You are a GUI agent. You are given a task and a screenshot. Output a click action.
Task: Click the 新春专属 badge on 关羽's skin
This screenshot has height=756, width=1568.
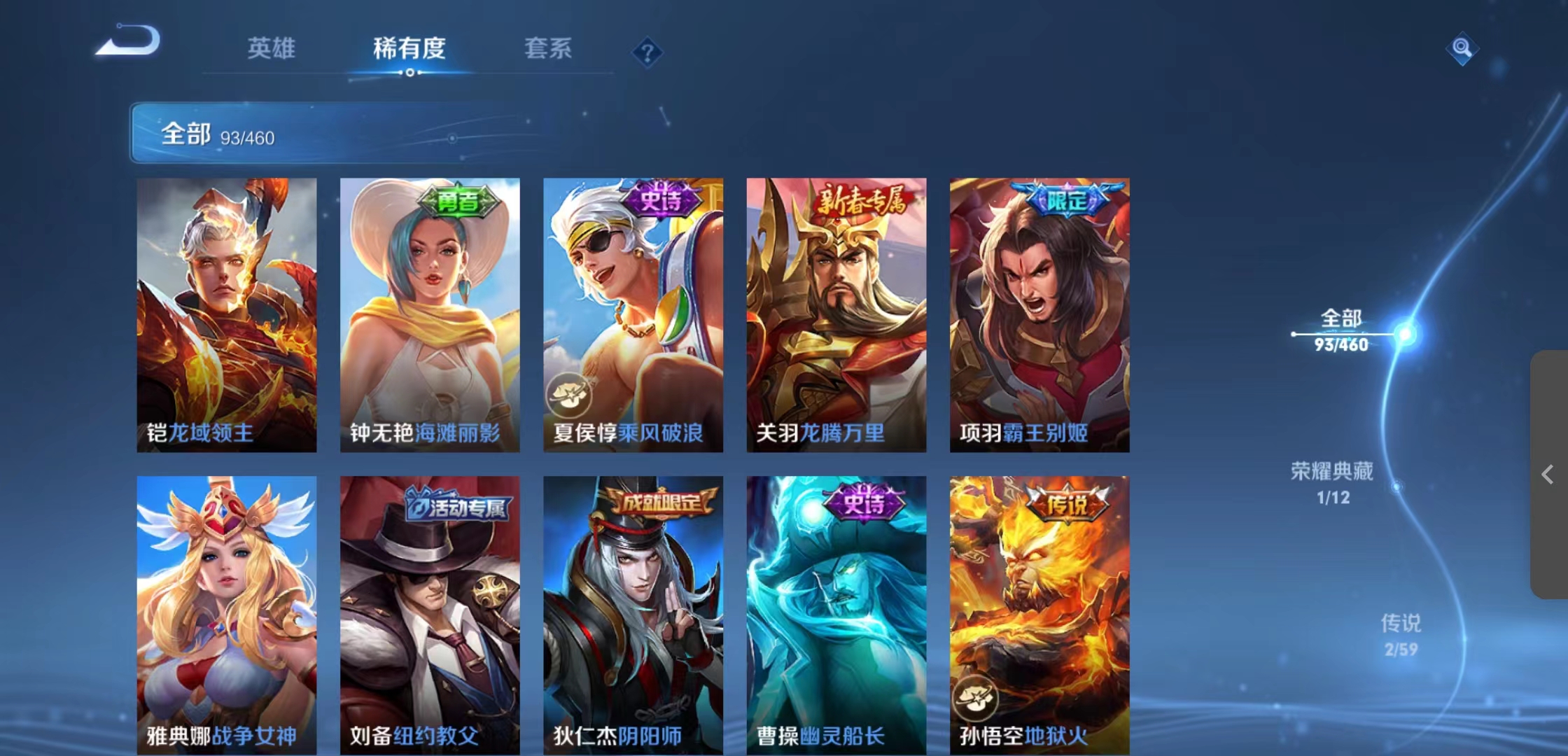(x=863, y=202)
